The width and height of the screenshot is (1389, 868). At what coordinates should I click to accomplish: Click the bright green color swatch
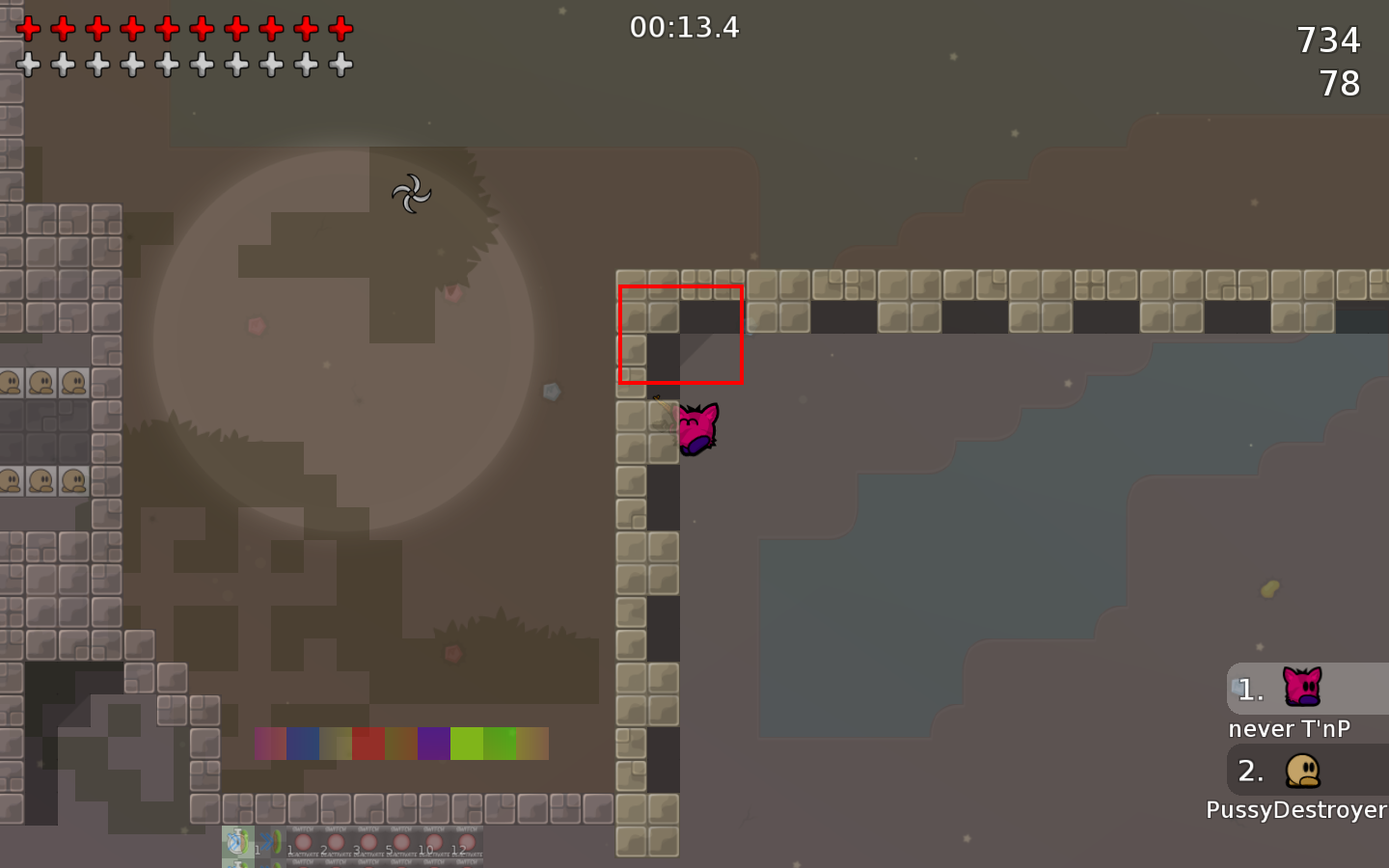coord(466,743)
